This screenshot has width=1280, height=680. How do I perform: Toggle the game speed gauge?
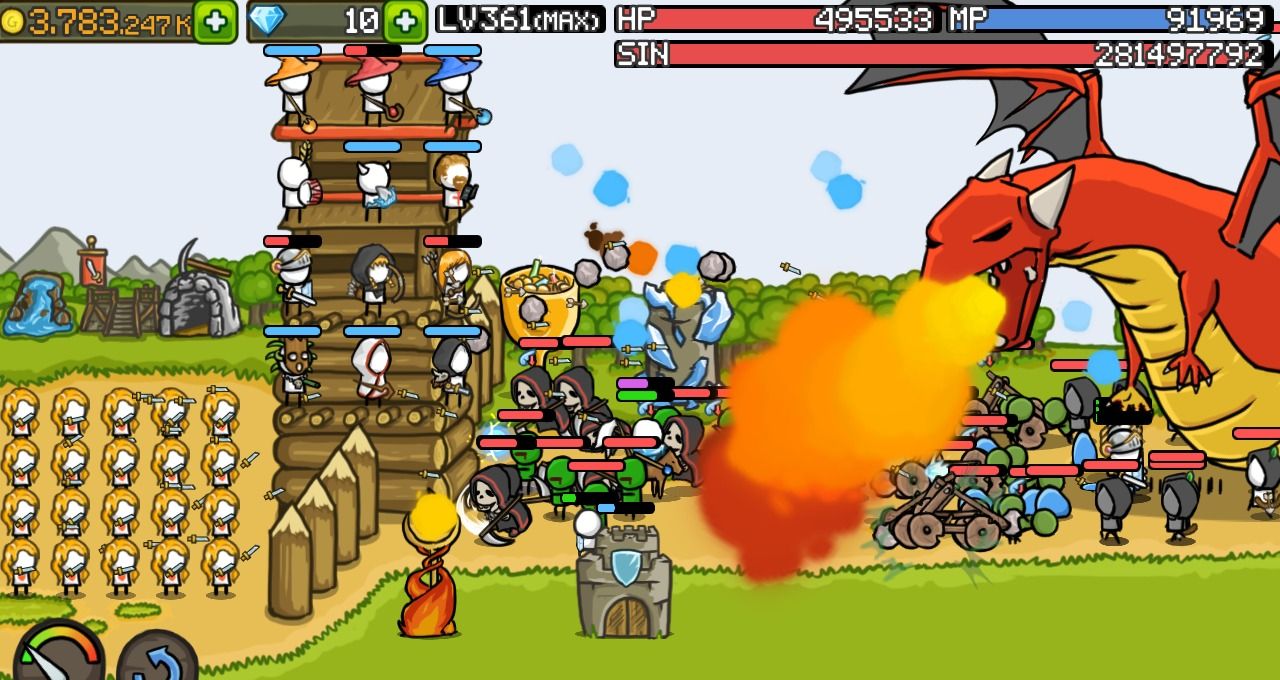(x=58, y=655)
